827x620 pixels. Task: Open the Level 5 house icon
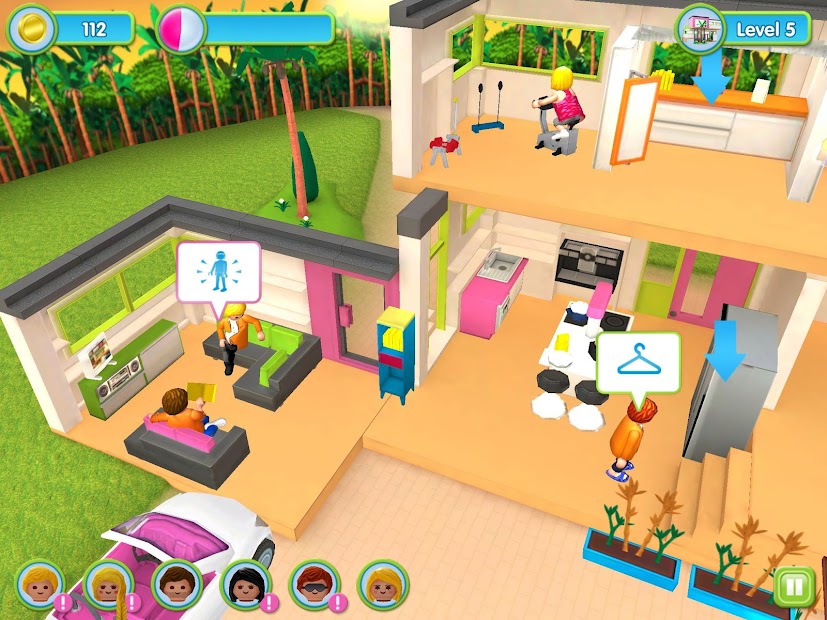pos(701,28)
